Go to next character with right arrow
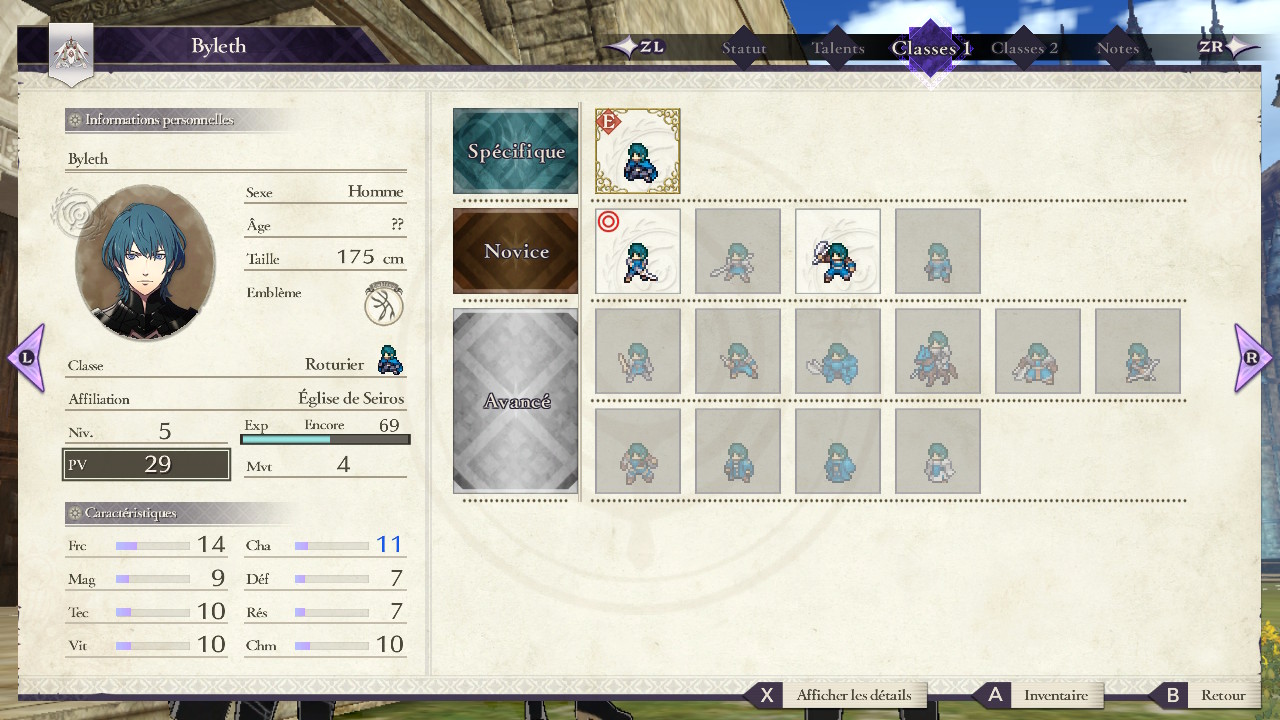 click(x=1253, y=357)
